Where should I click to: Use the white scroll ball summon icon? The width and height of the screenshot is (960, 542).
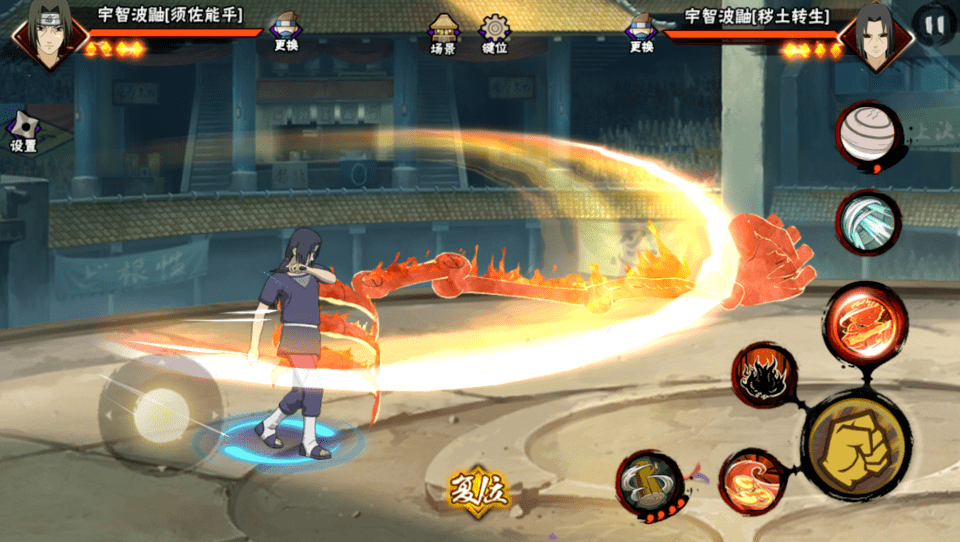(867, 132)
